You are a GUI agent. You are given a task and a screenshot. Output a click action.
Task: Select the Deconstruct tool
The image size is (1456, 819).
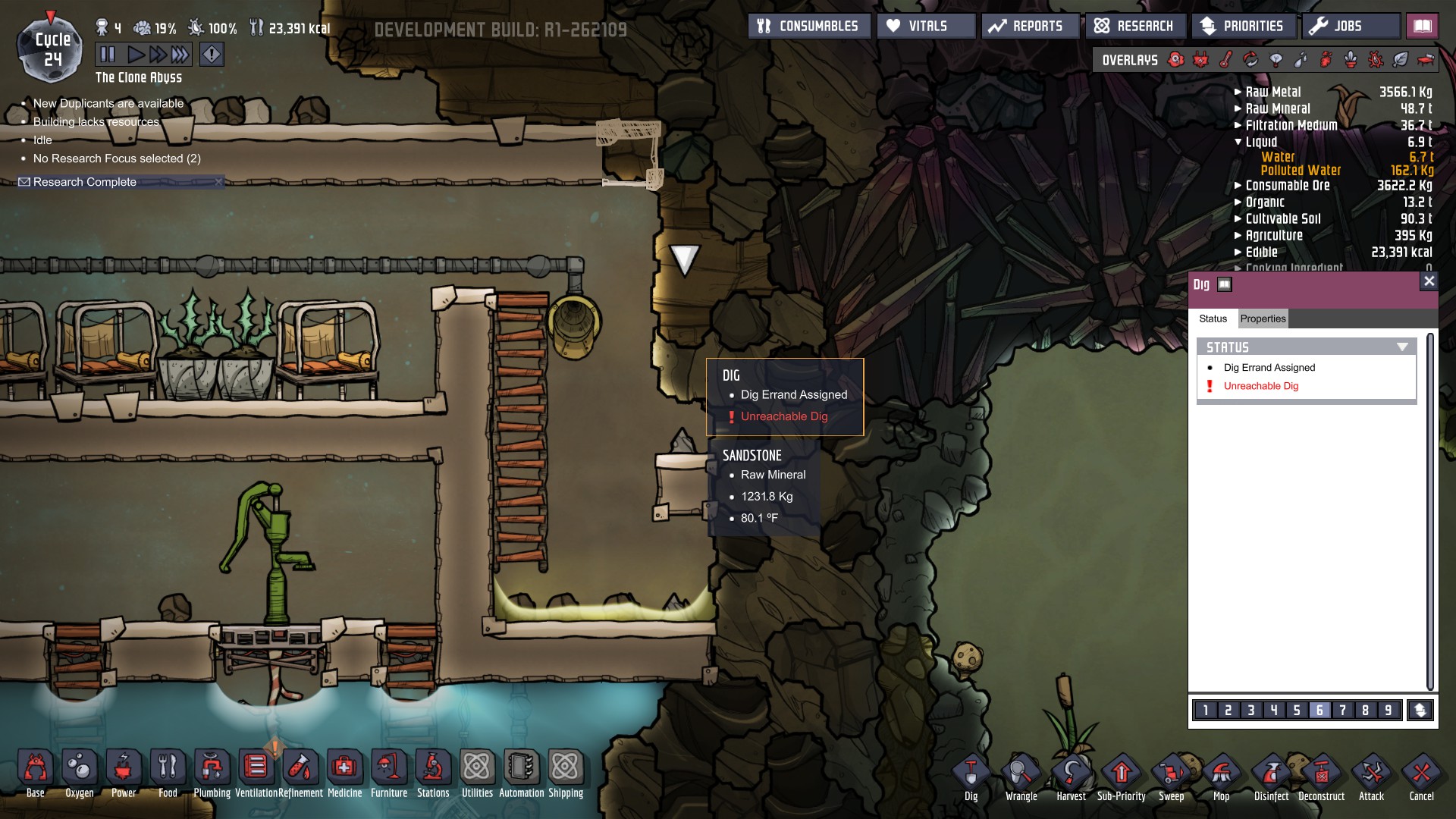[x=1321, y=772]
